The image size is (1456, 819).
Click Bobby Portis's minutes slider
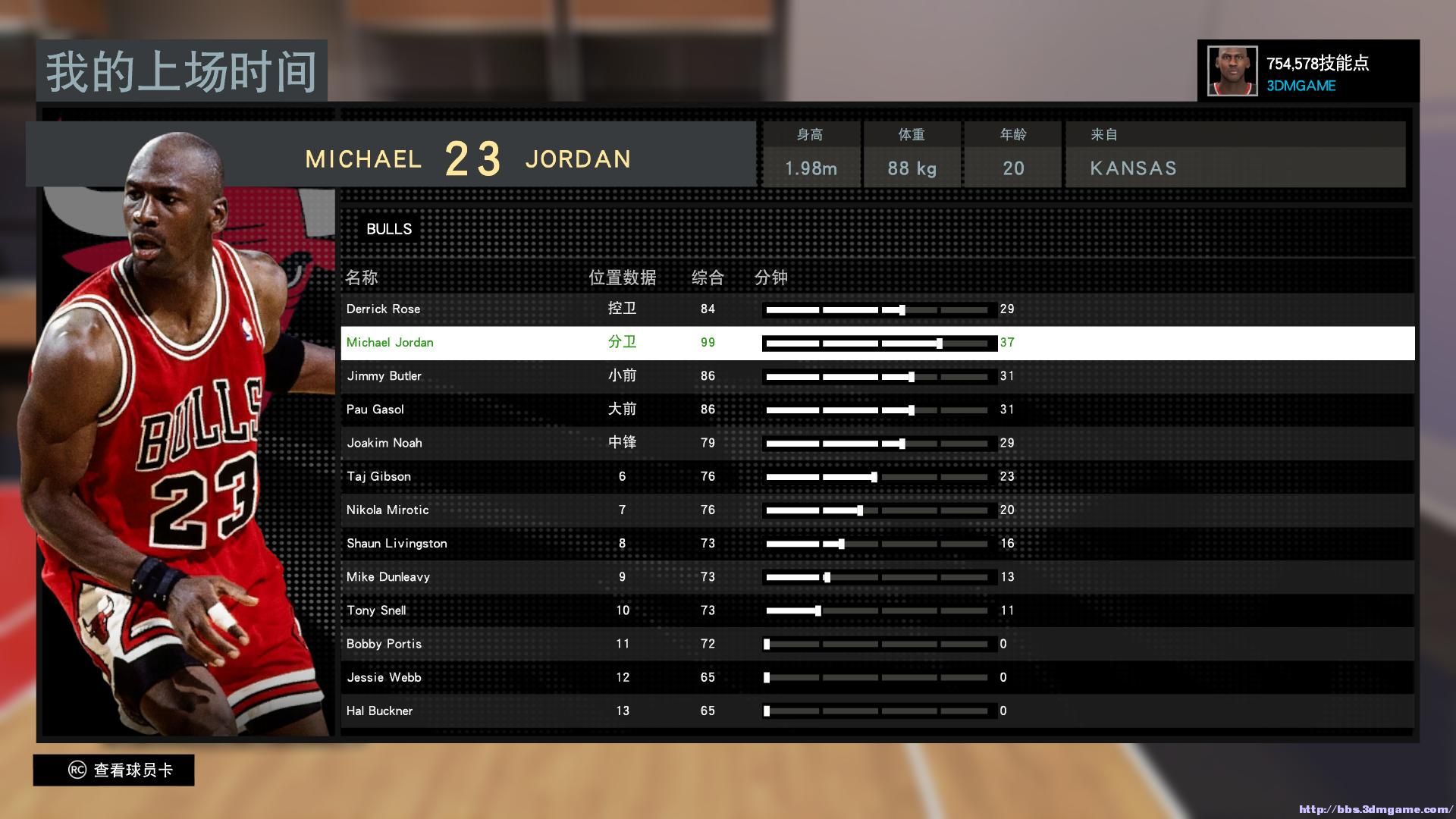[767, 645]
